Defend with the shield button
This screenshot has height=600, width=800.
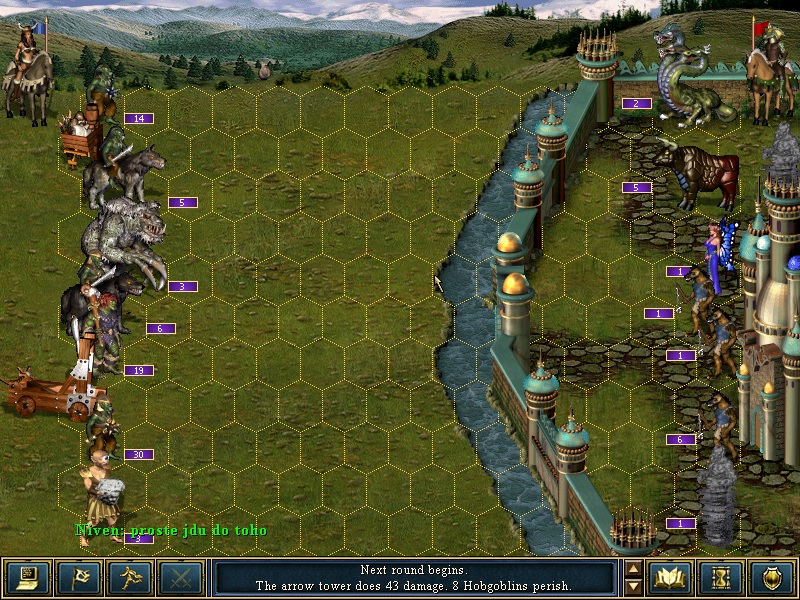tap(772, 578)
